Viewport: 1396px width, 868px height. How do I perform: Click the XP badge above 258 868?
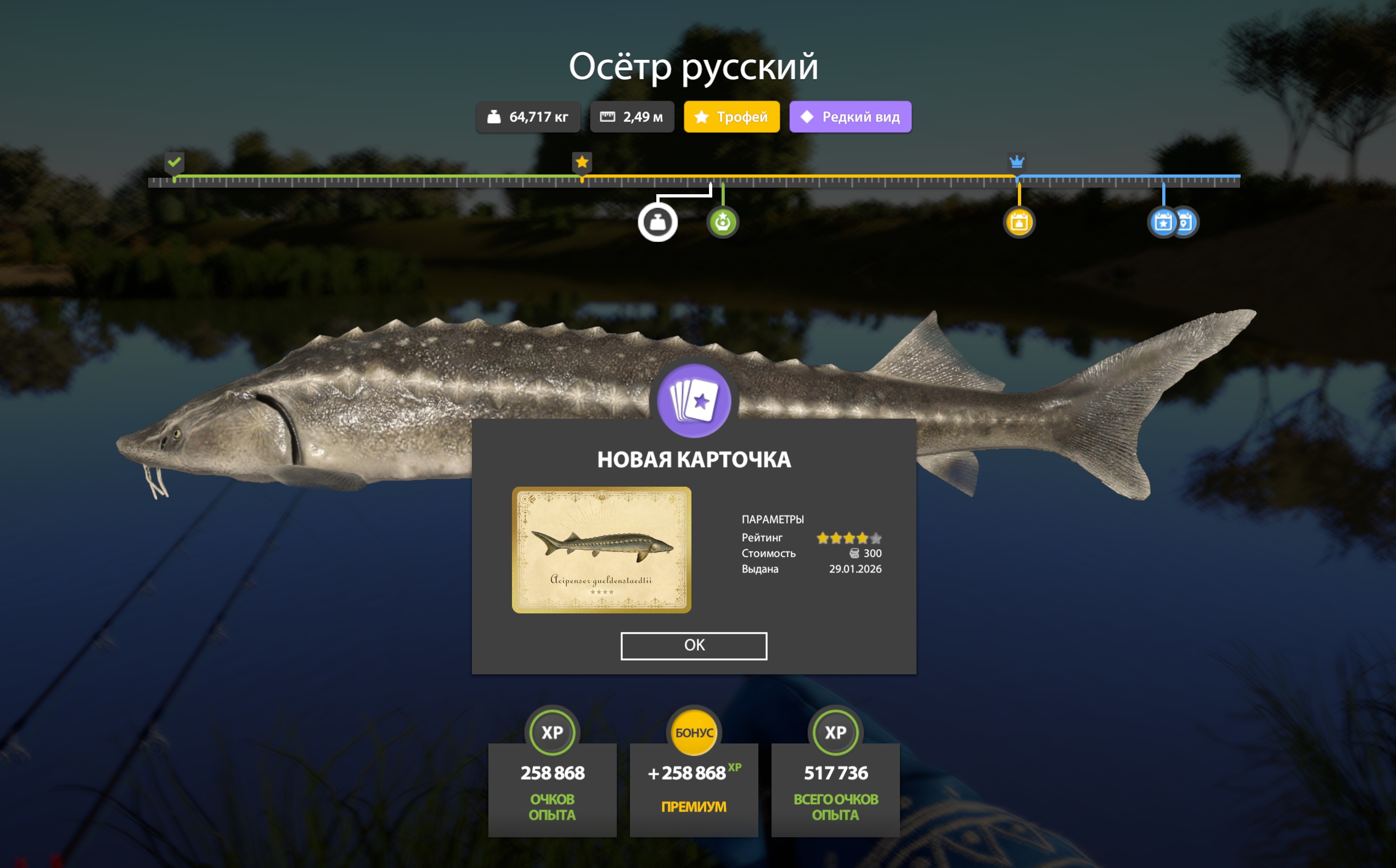tap(552, 732)
